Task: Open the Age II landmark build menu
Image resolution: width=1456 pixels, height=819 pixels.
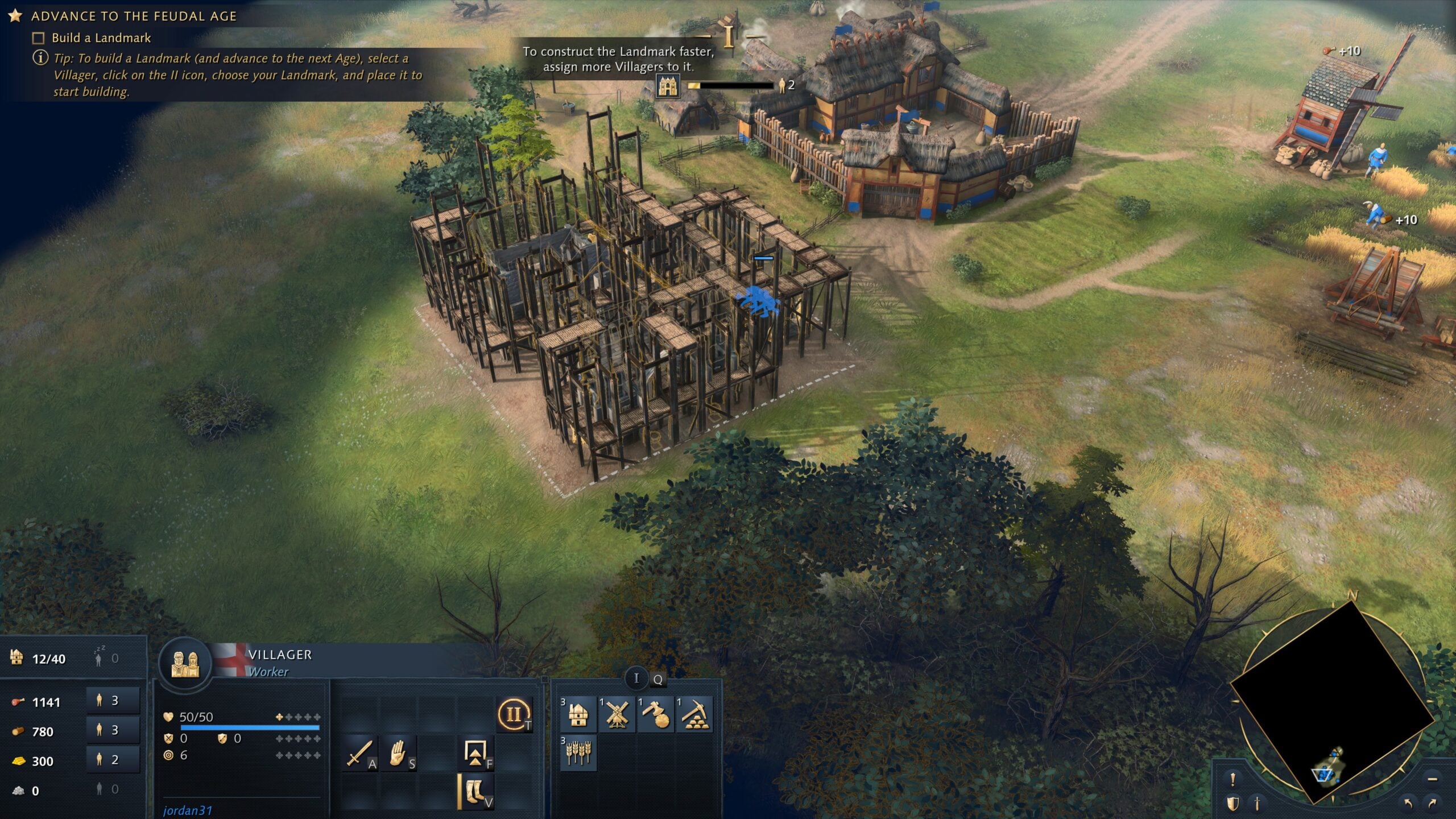Action: pos(514,714)
